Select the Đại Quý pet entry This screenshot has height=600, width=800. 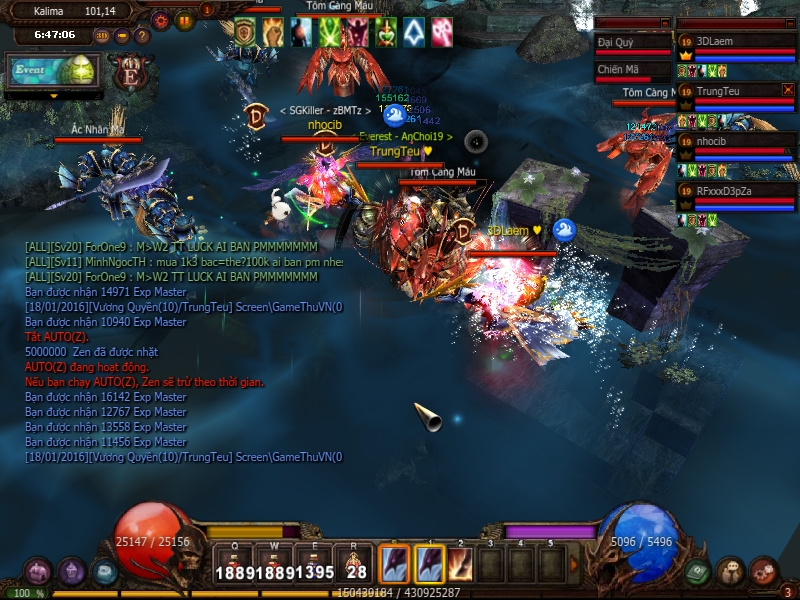[x=632, y=43]
